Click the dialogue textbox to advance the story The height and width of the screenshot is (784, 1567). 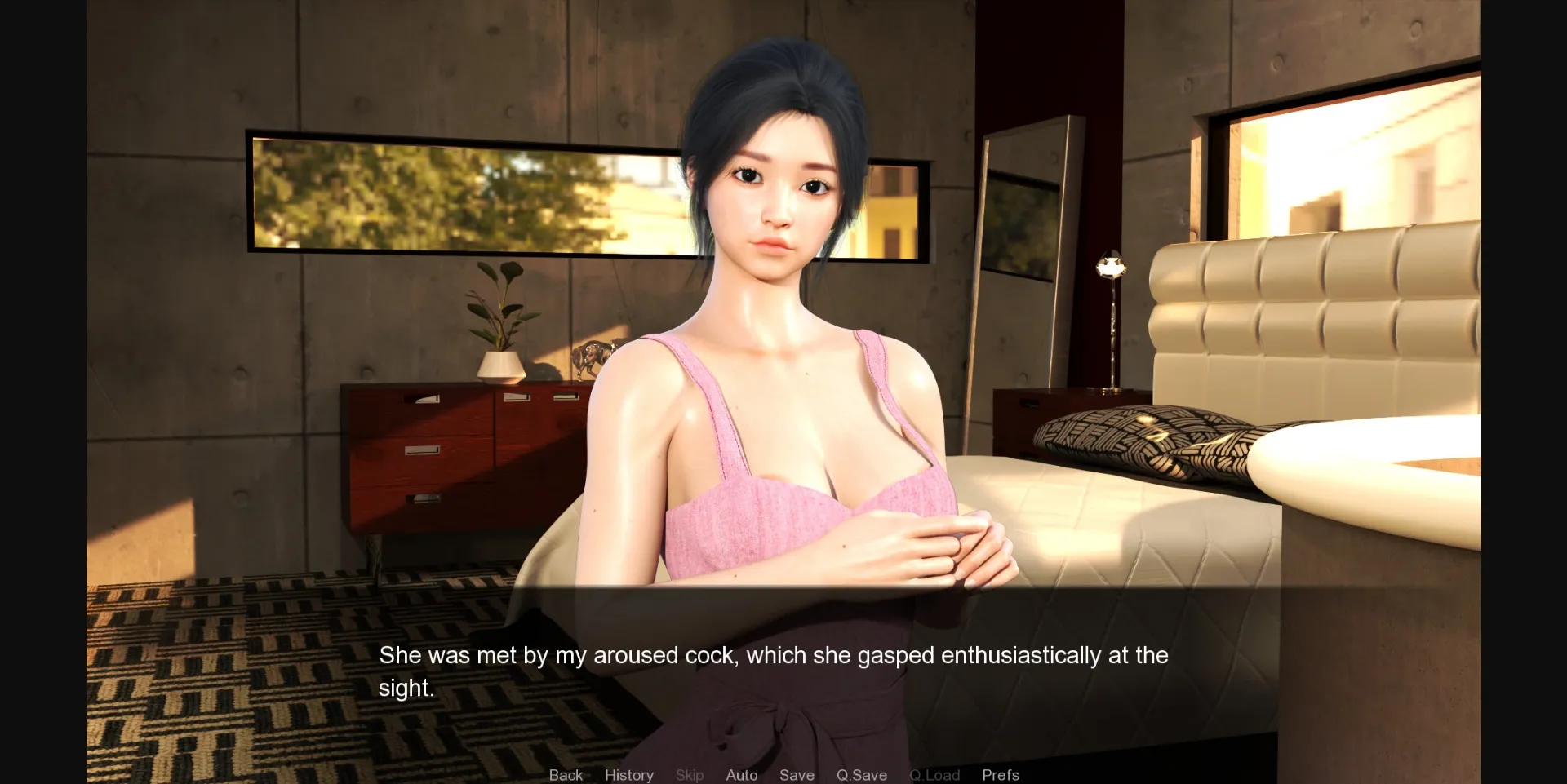[x=783, y=669]
